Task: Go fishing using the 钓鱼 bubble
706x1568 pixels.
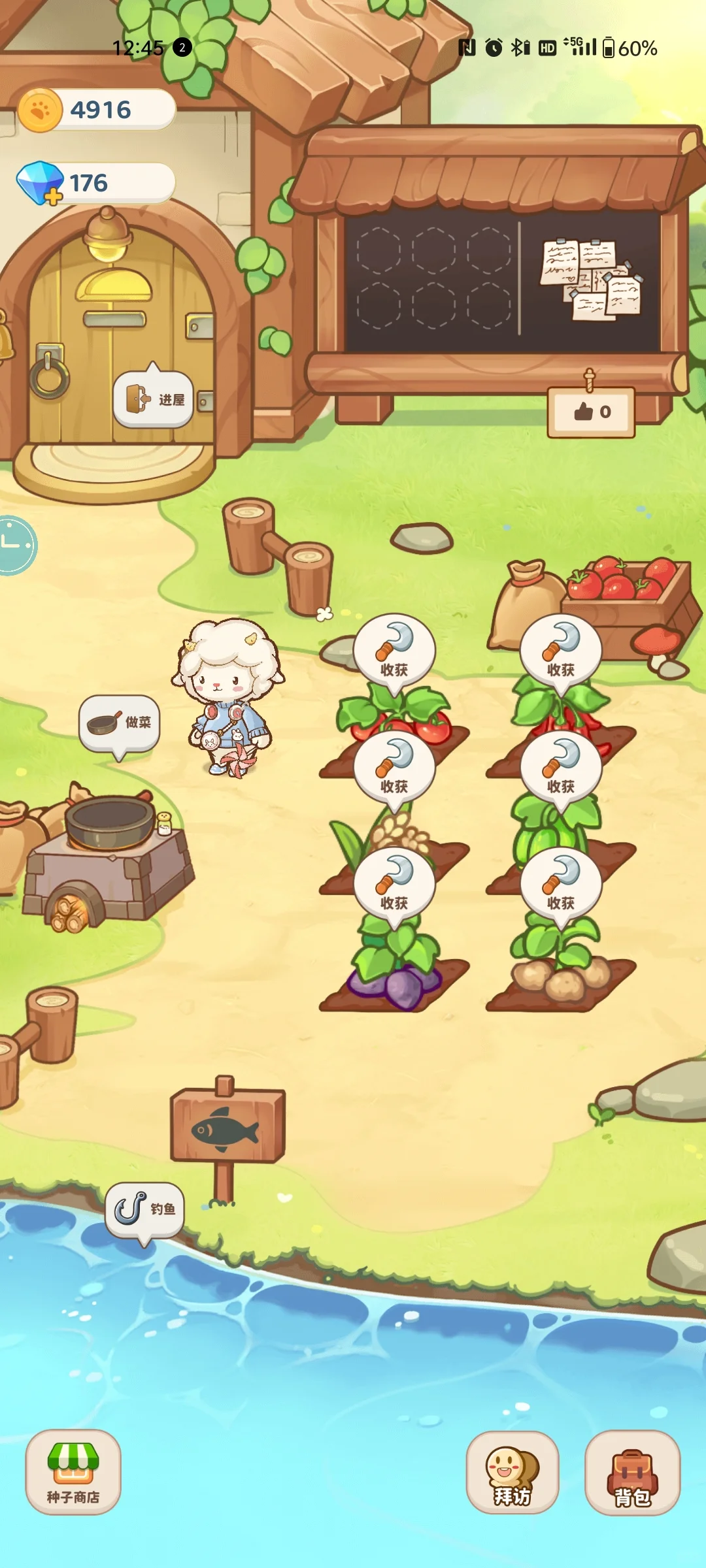Action: pyautogui.click(x=144, y=1210)
